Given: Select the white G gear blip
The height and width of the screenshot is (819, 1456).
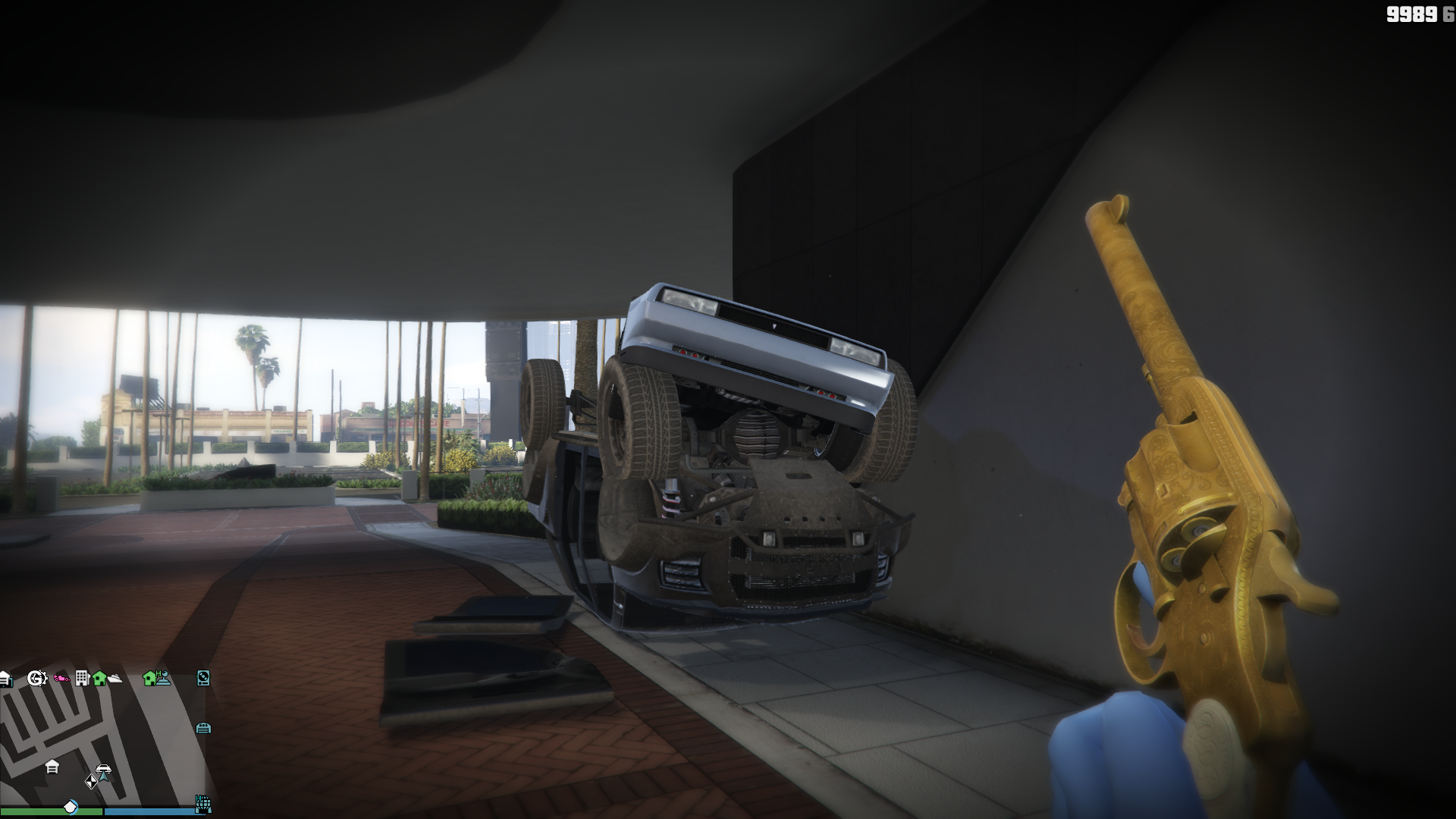Looking at the screenshot, I should tap(36, 678).
